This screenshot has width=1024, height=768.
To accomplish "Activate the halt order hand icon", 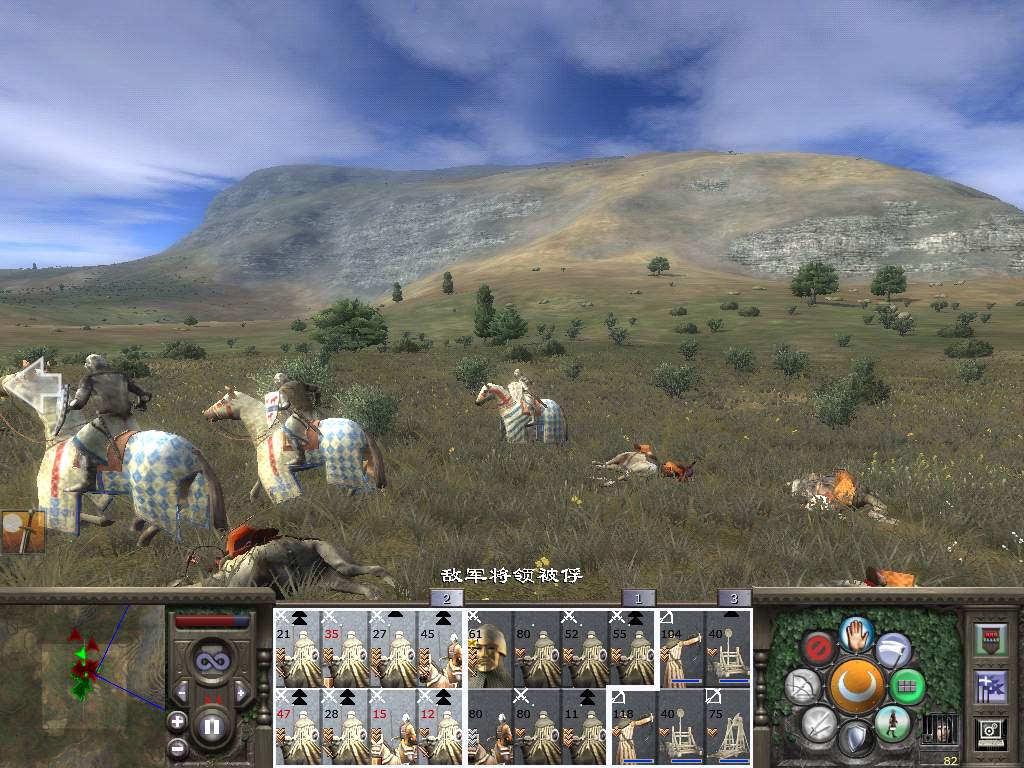I will [x=854, y=633].
